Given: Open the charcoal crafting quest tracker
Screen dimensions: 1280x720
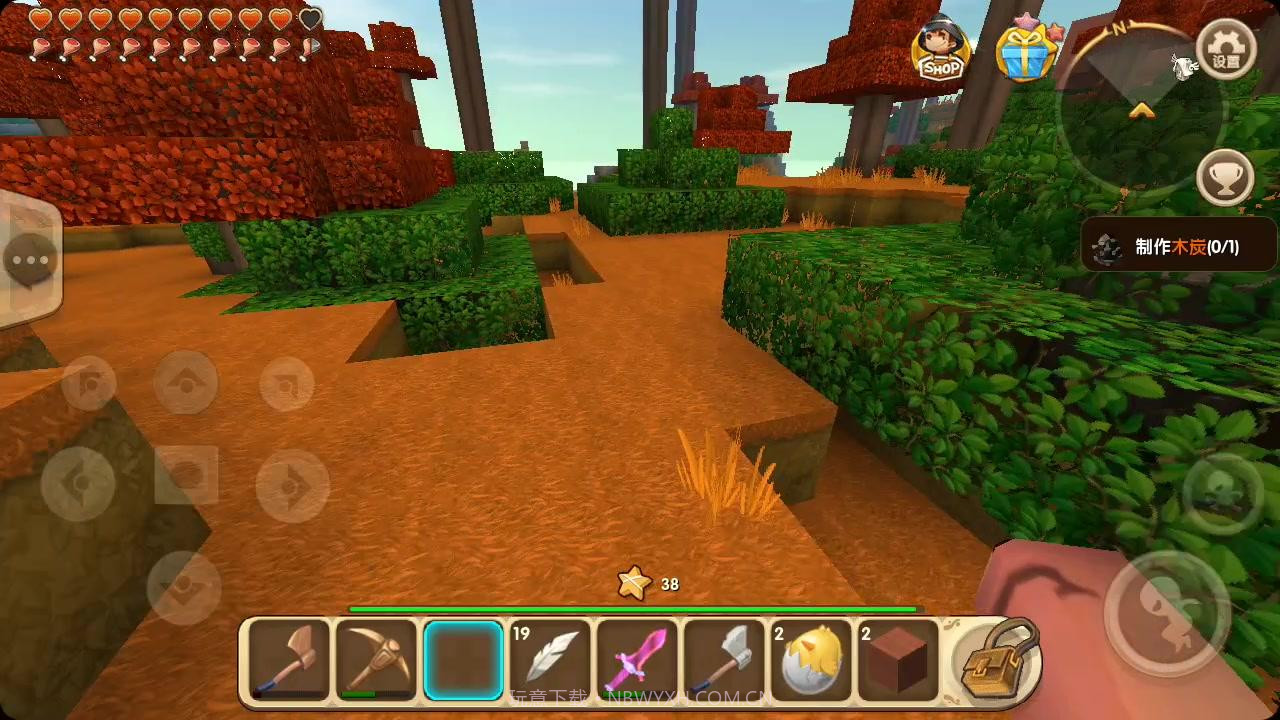Looking at the screenshot, I should (x=1178, y=246).
